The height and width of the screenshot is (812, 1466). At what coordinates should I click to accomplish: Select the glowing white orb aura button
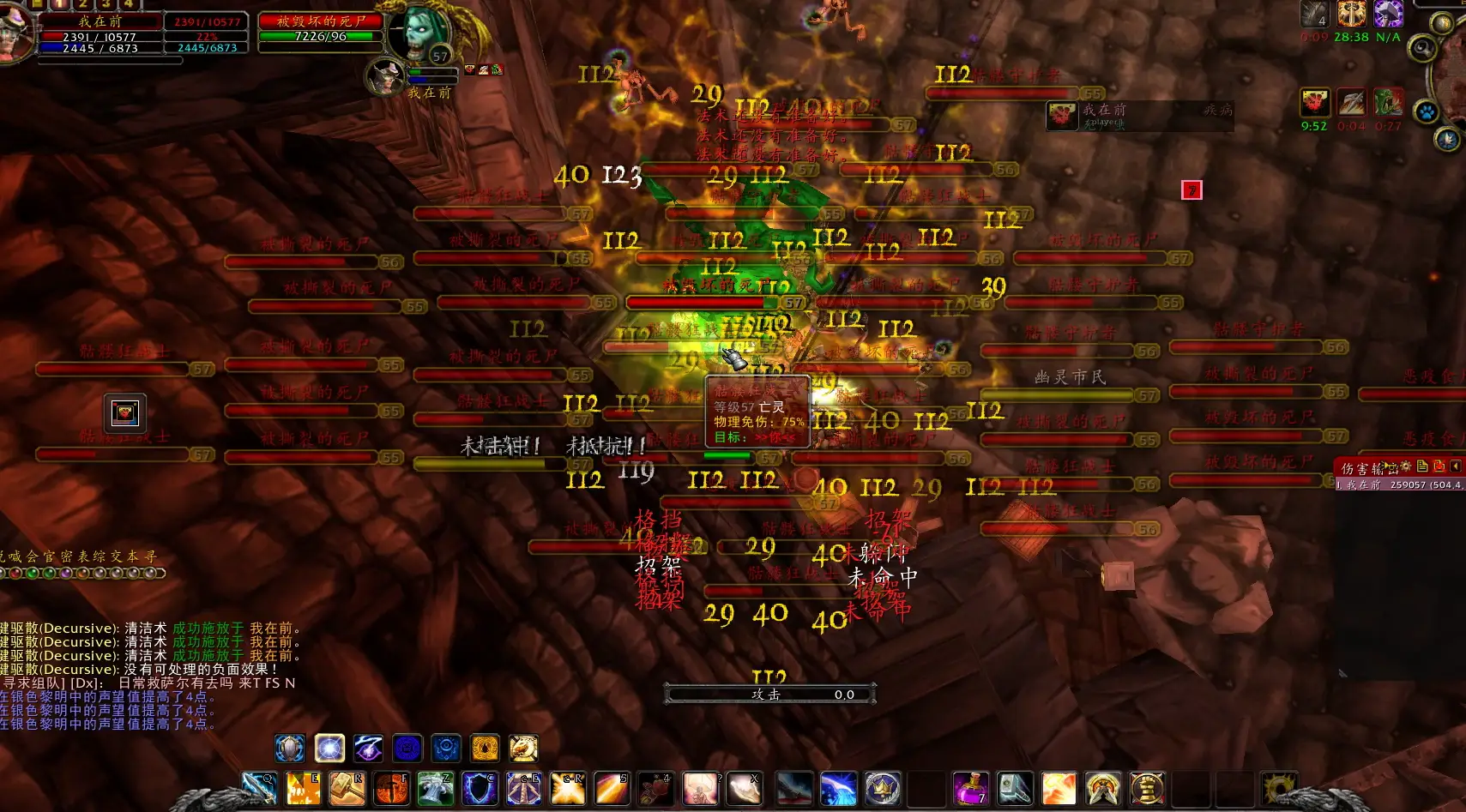coord(329,749)
